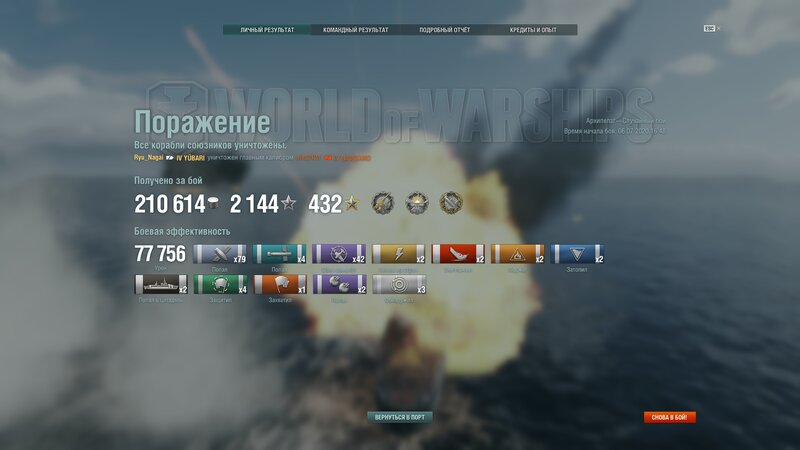Click the orange Захватил flag ribbon
The height and width of the screenshot is (450, 800).
tap(279, 284)
